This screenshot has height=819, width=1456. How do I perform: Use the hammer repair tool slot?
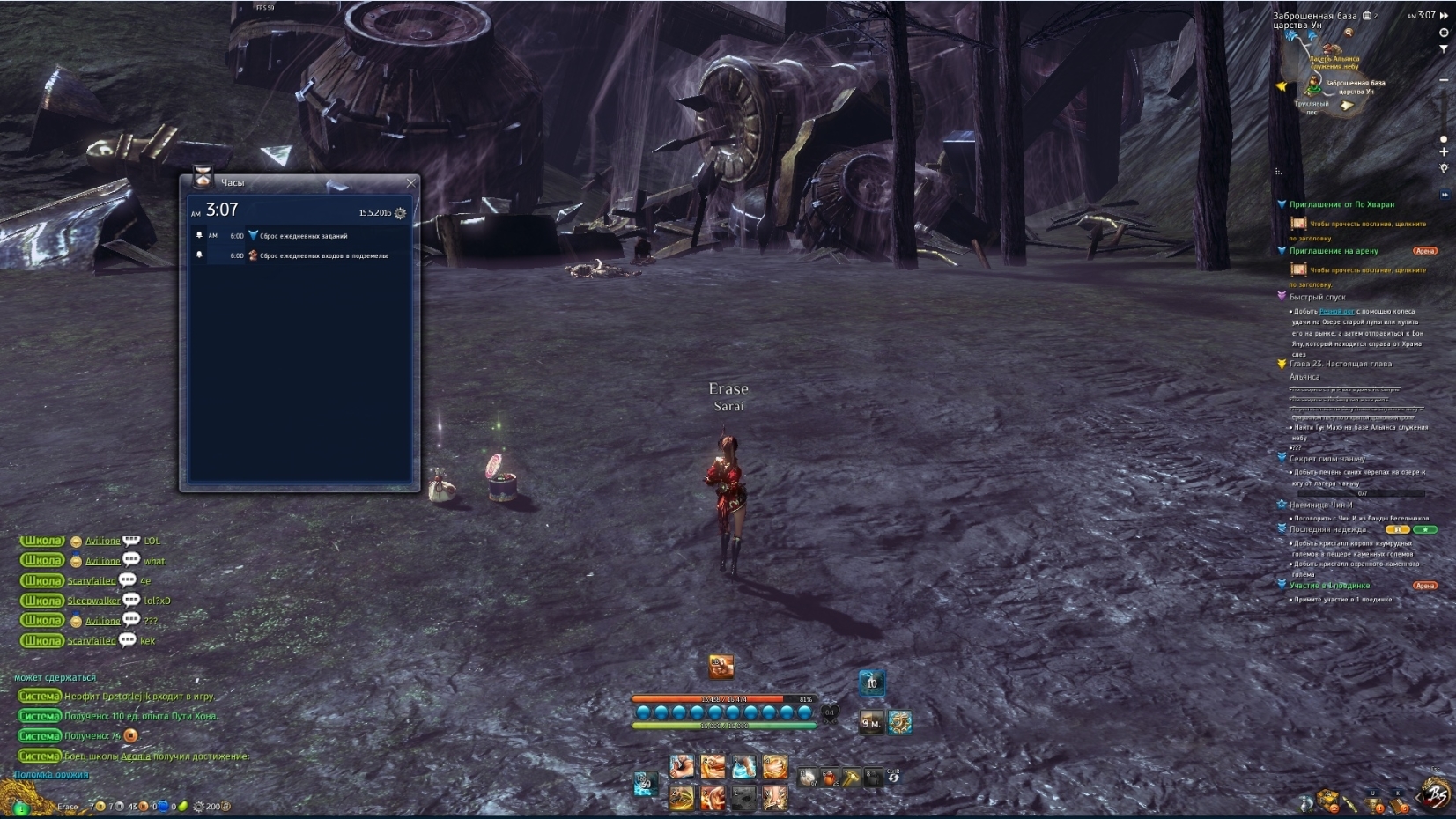coord(851,778)
